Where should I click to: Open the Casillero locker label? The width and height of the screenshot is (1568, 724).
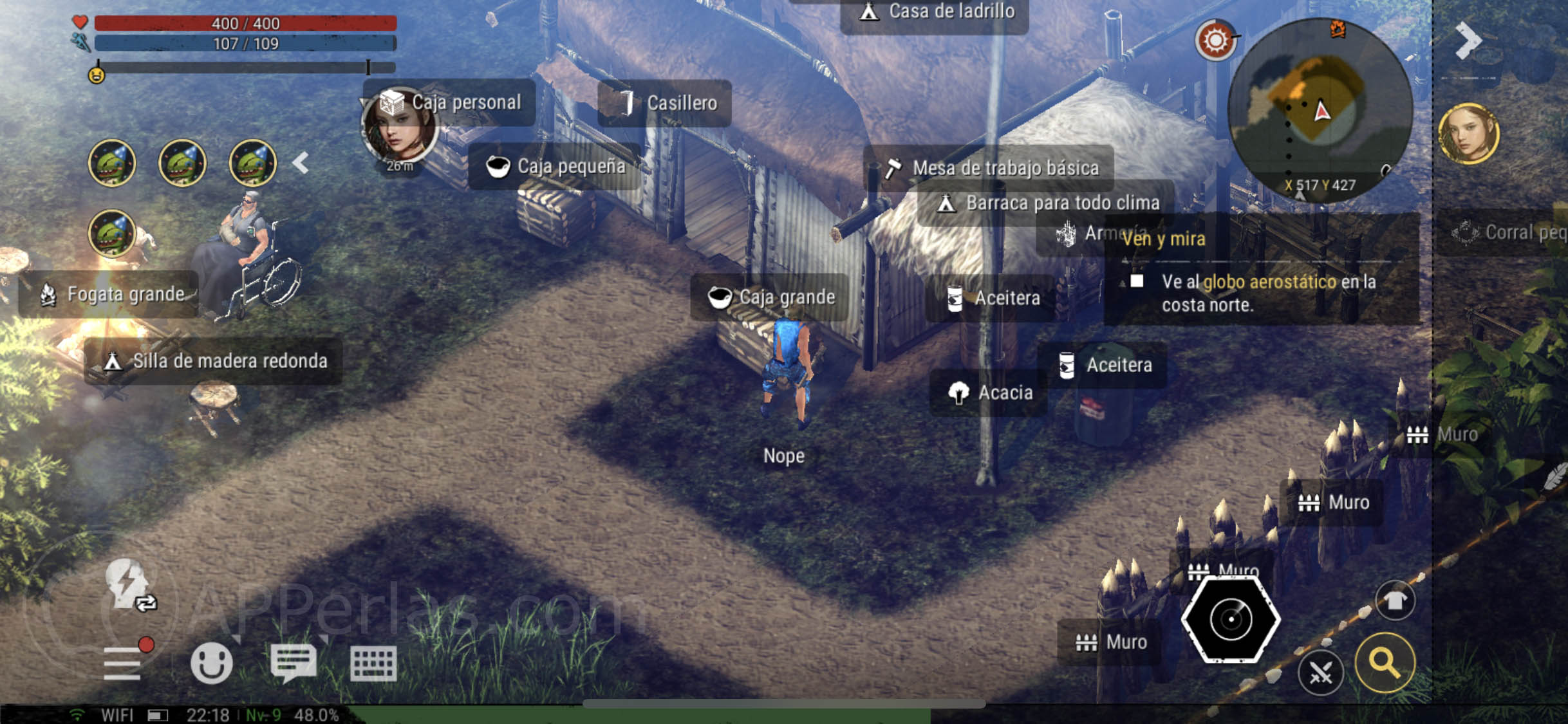pos(666,103)
